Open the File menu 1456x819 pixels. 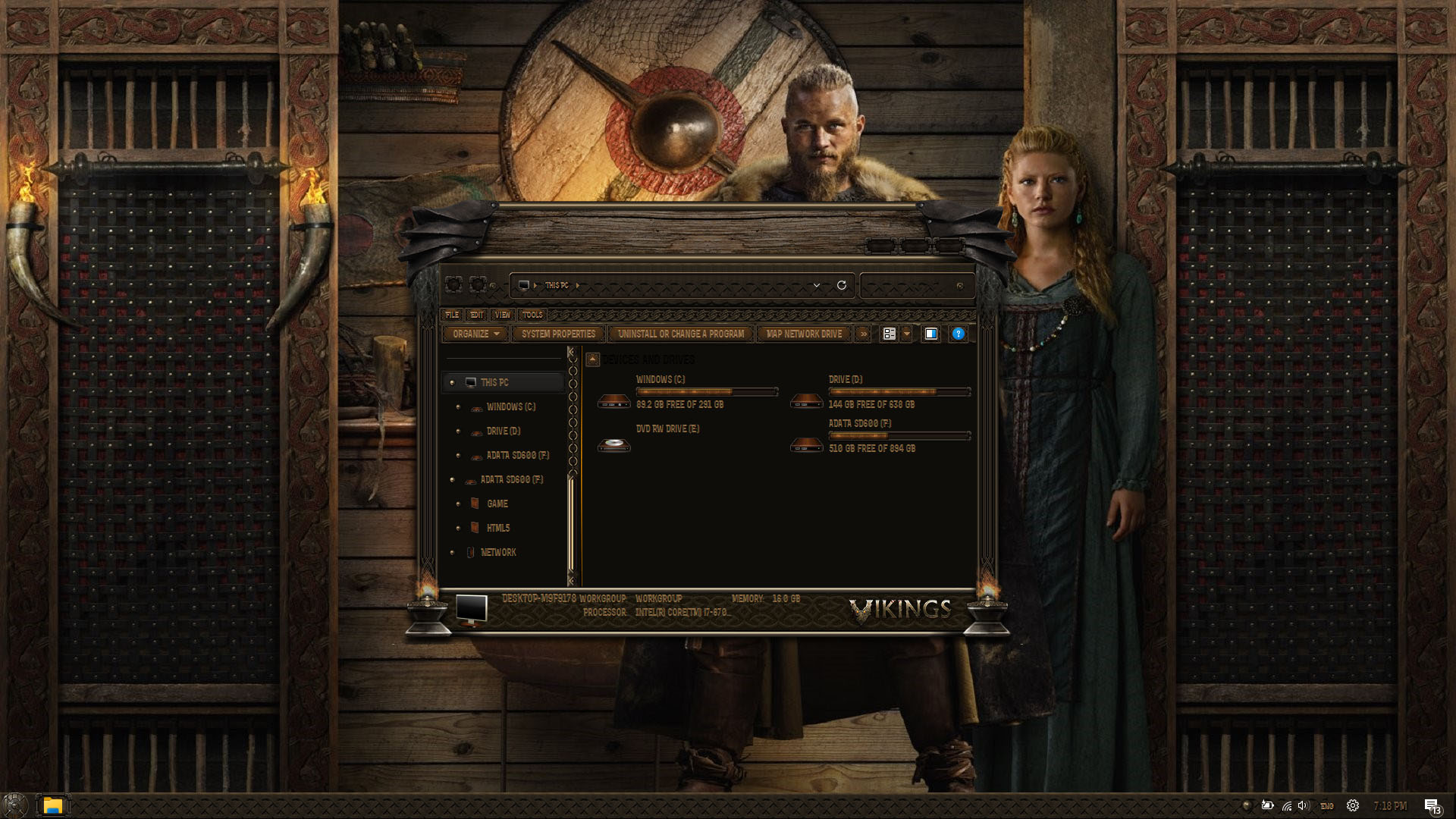[x=452, y=315]
